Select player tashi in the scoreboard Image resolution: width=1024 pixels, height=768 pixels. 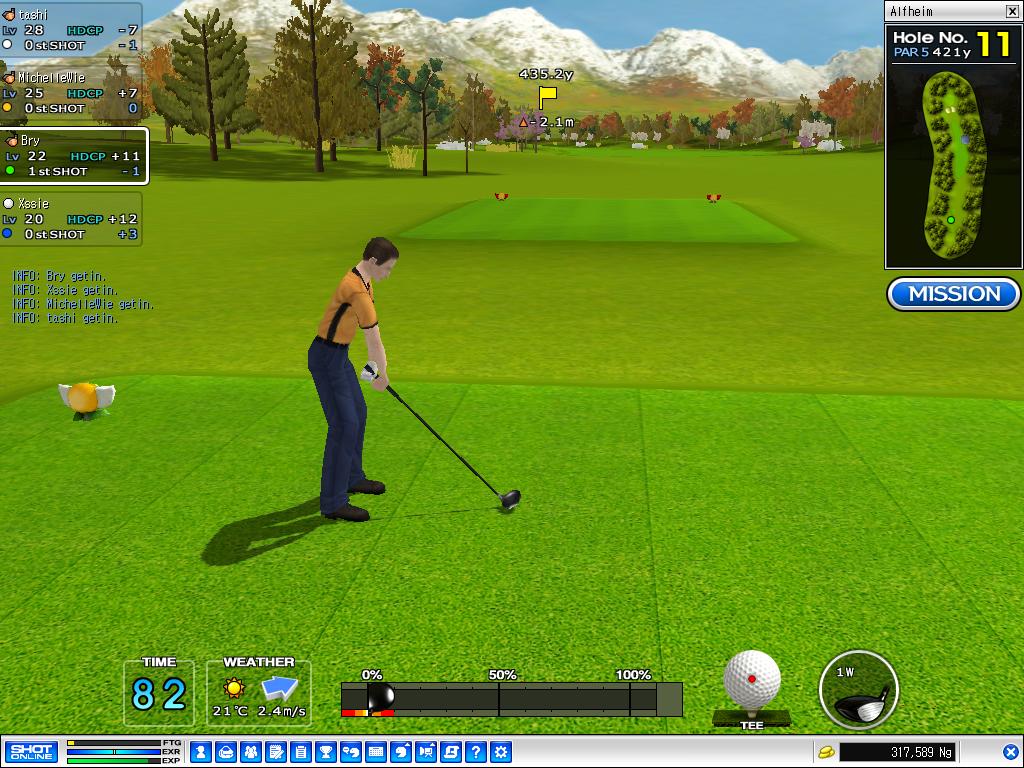[x=70, y=30]
